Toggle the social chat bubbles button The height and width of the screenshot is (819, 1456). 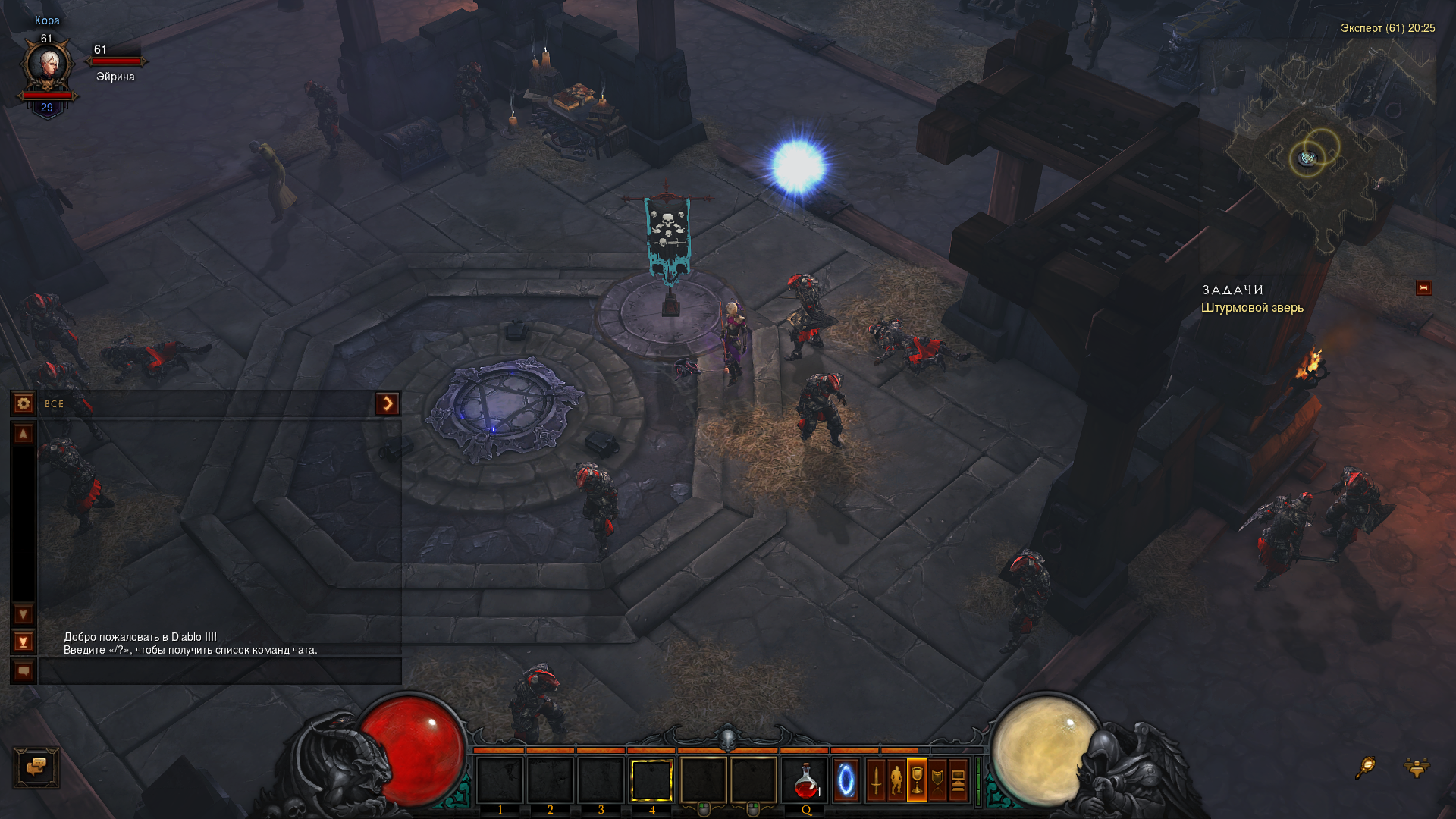(x=36, y=767)
